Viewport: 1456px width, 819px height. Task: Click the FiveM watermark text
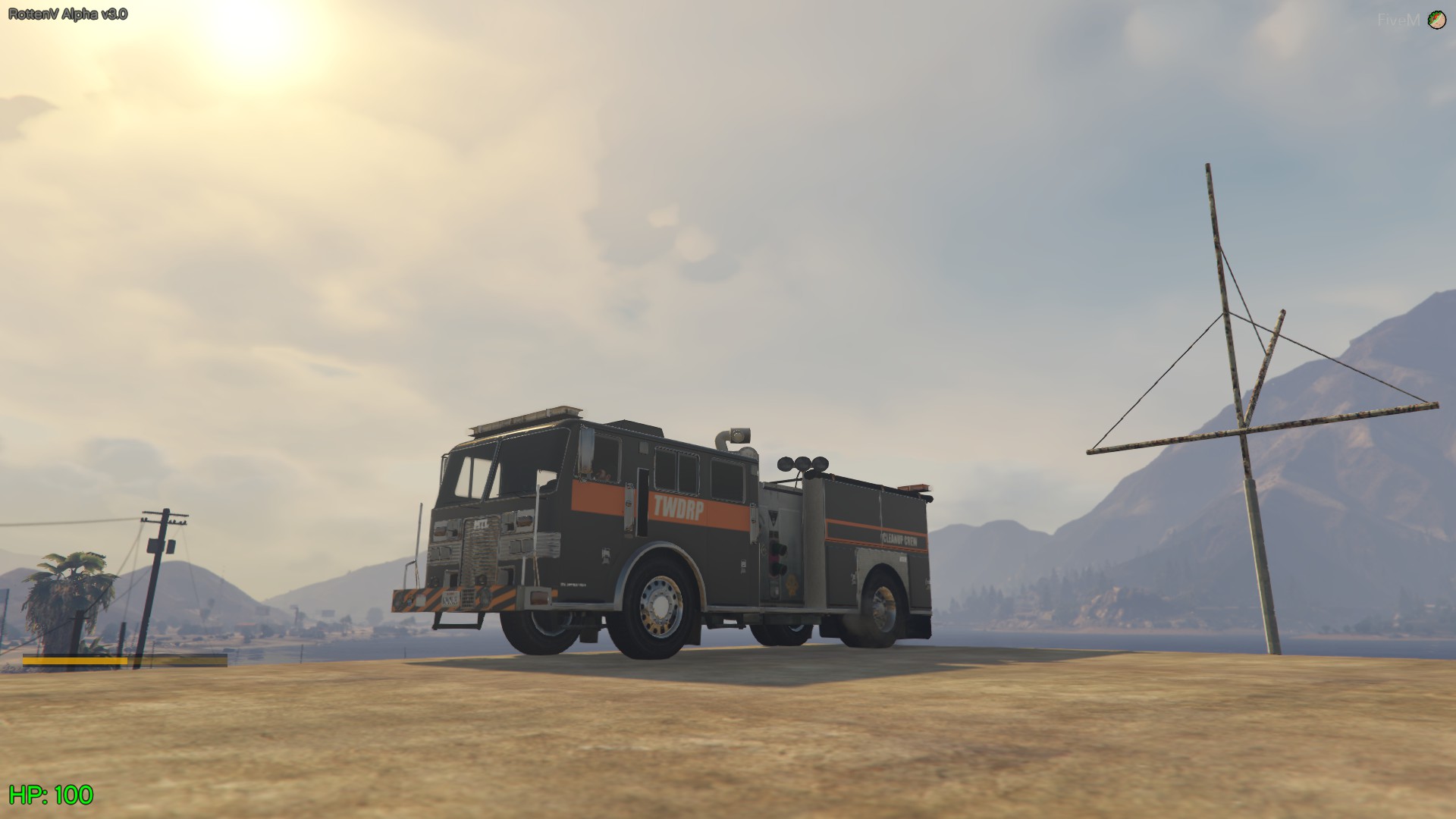(x=1399, y=20)
